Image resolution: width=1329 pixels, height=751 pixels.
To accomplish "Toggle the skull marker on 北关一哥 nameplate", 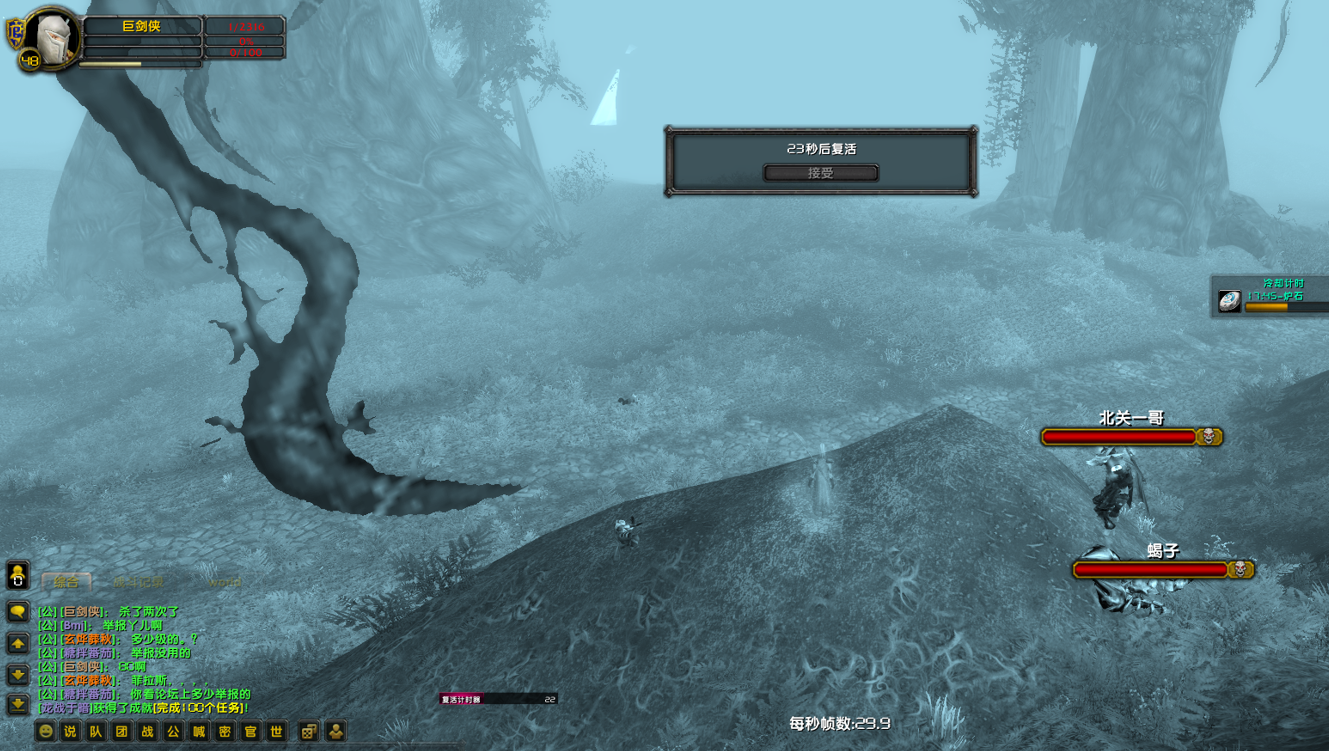I will [1208, 436].
